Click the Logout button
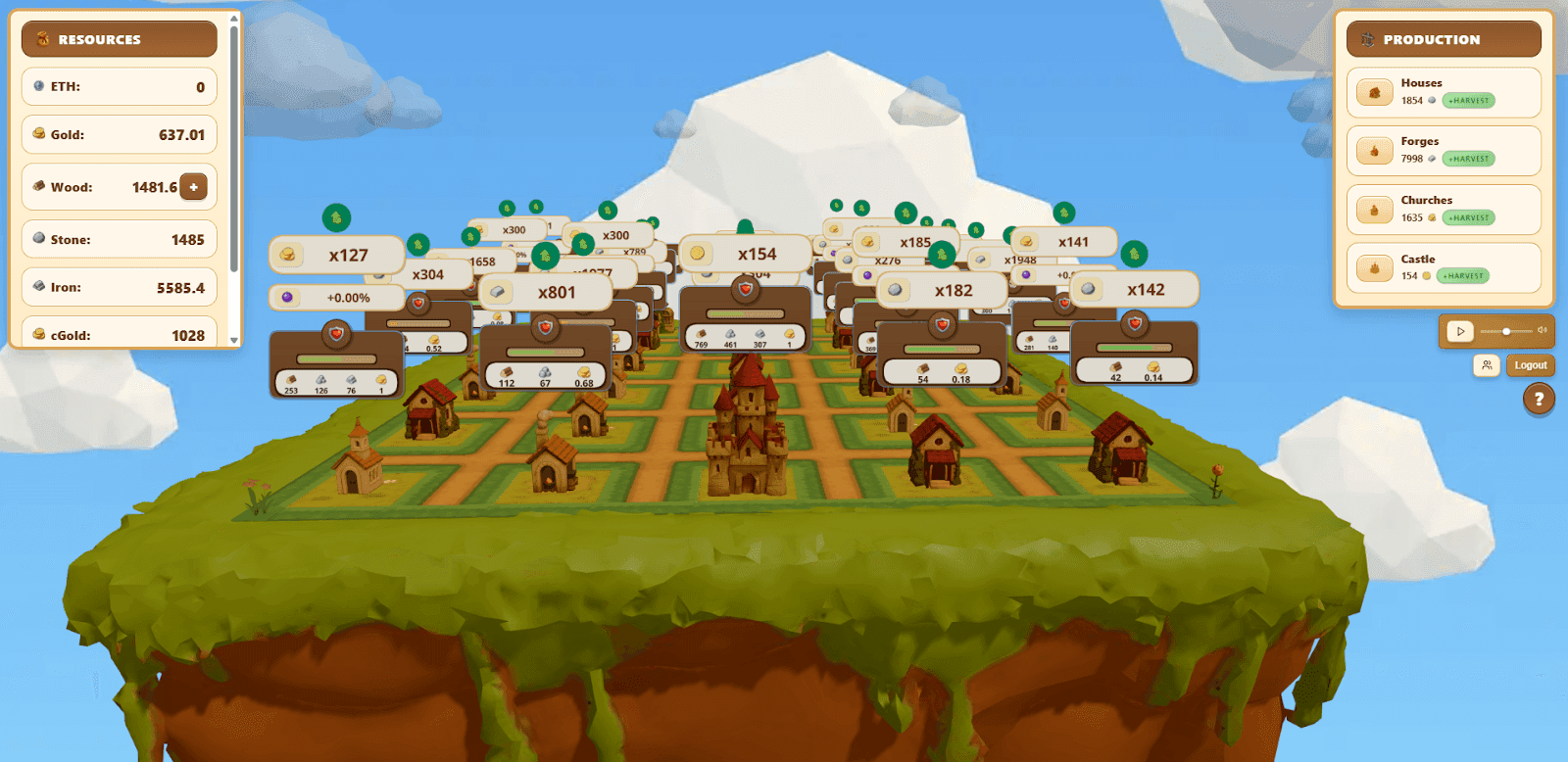This screenshot has width=1568, height=762. tap(1530, 365)
